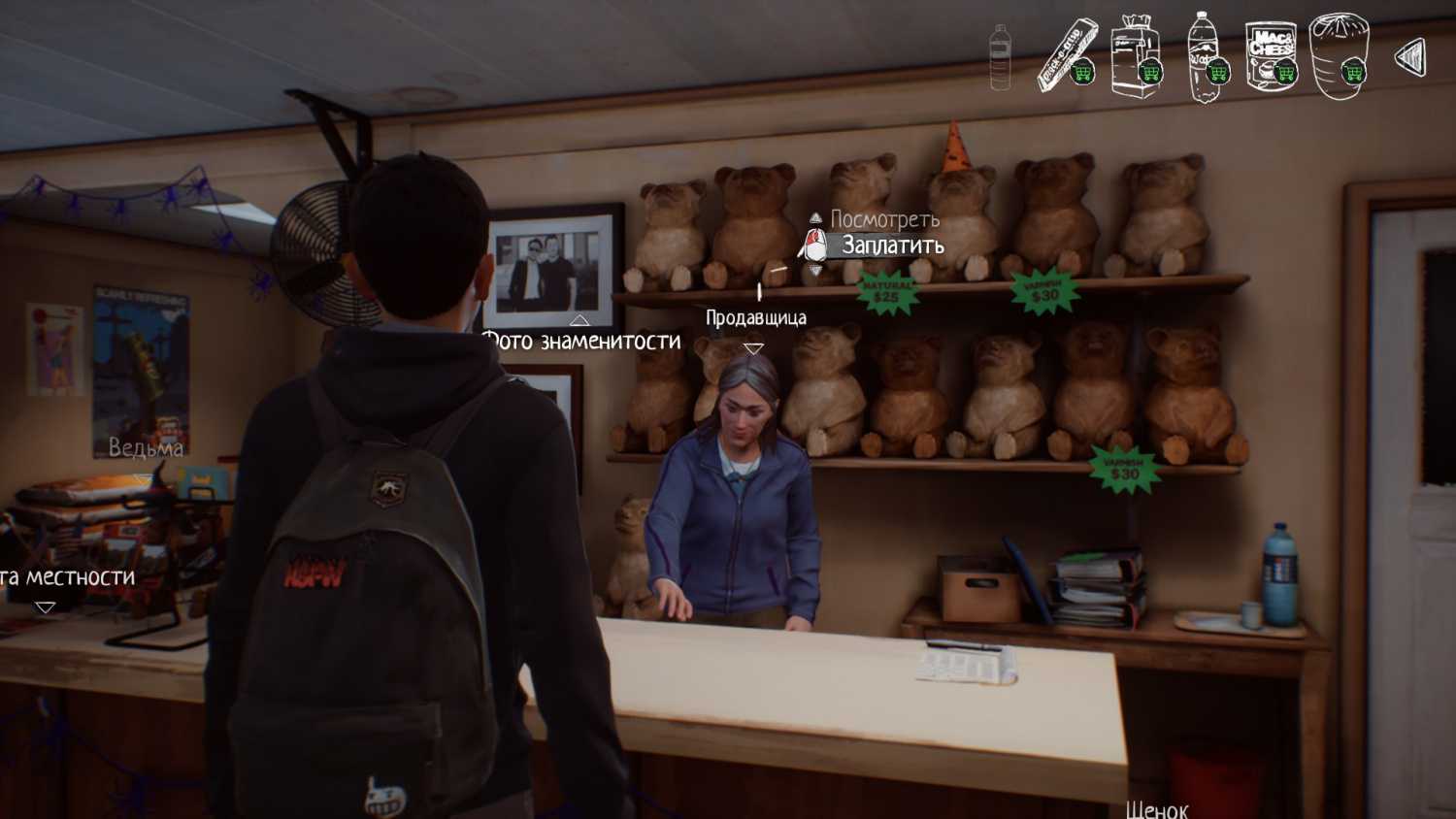Viewport: 1456px width, 819px height.
Task: Click the faded small bottle icon
Action: point(1000,56)
